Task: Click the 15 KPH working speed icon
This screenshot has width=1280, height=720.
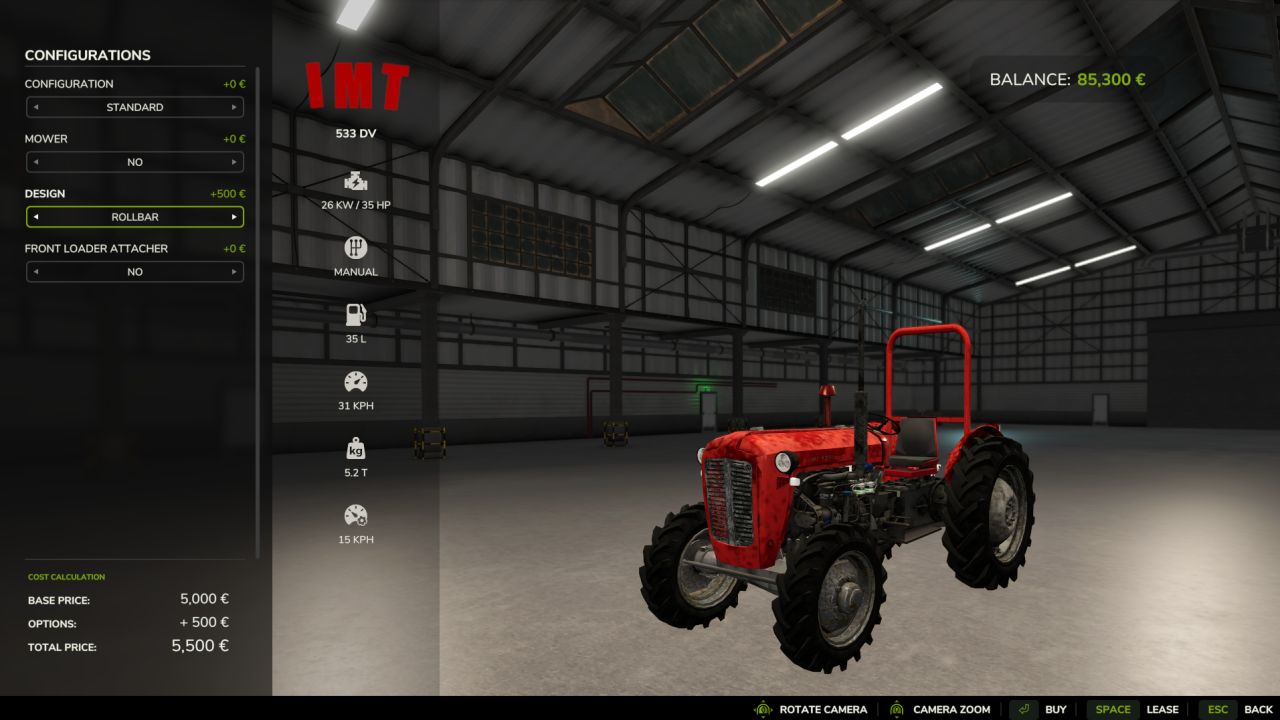Action: tap(355, 515)
